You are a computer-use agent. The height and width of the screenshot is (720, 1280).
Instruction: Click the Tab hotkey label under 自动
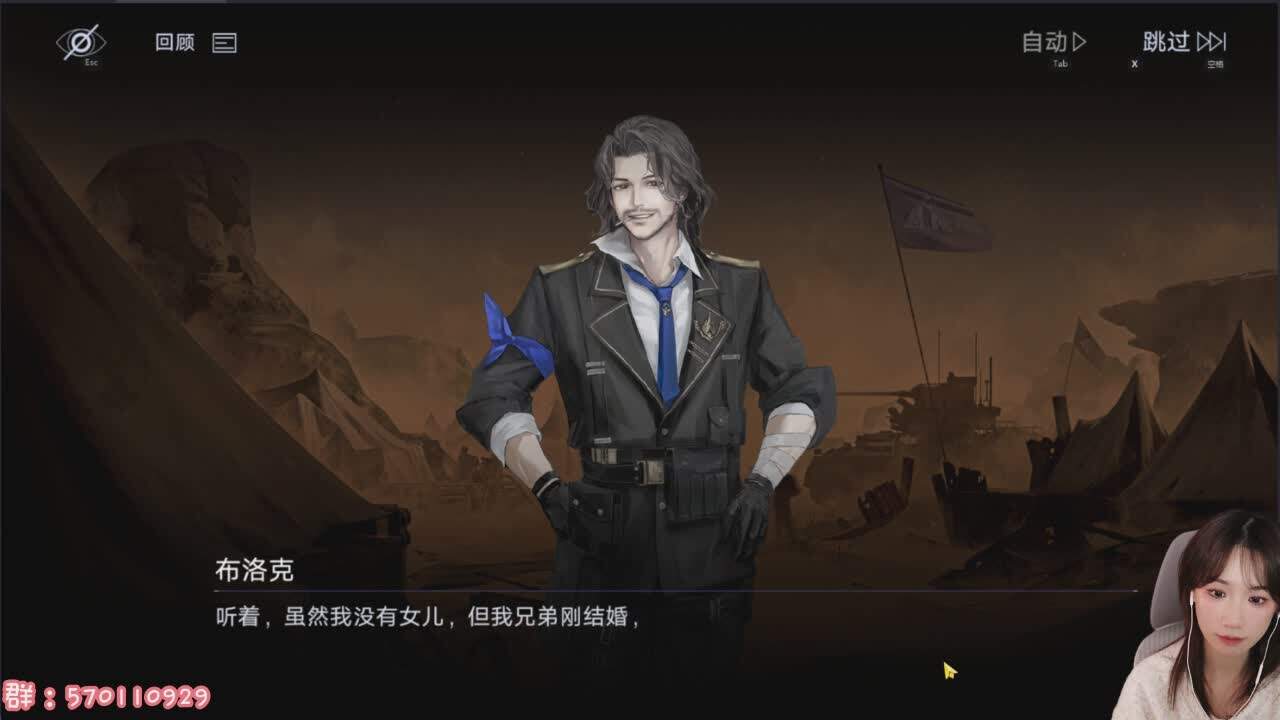tap(1057, 63)
